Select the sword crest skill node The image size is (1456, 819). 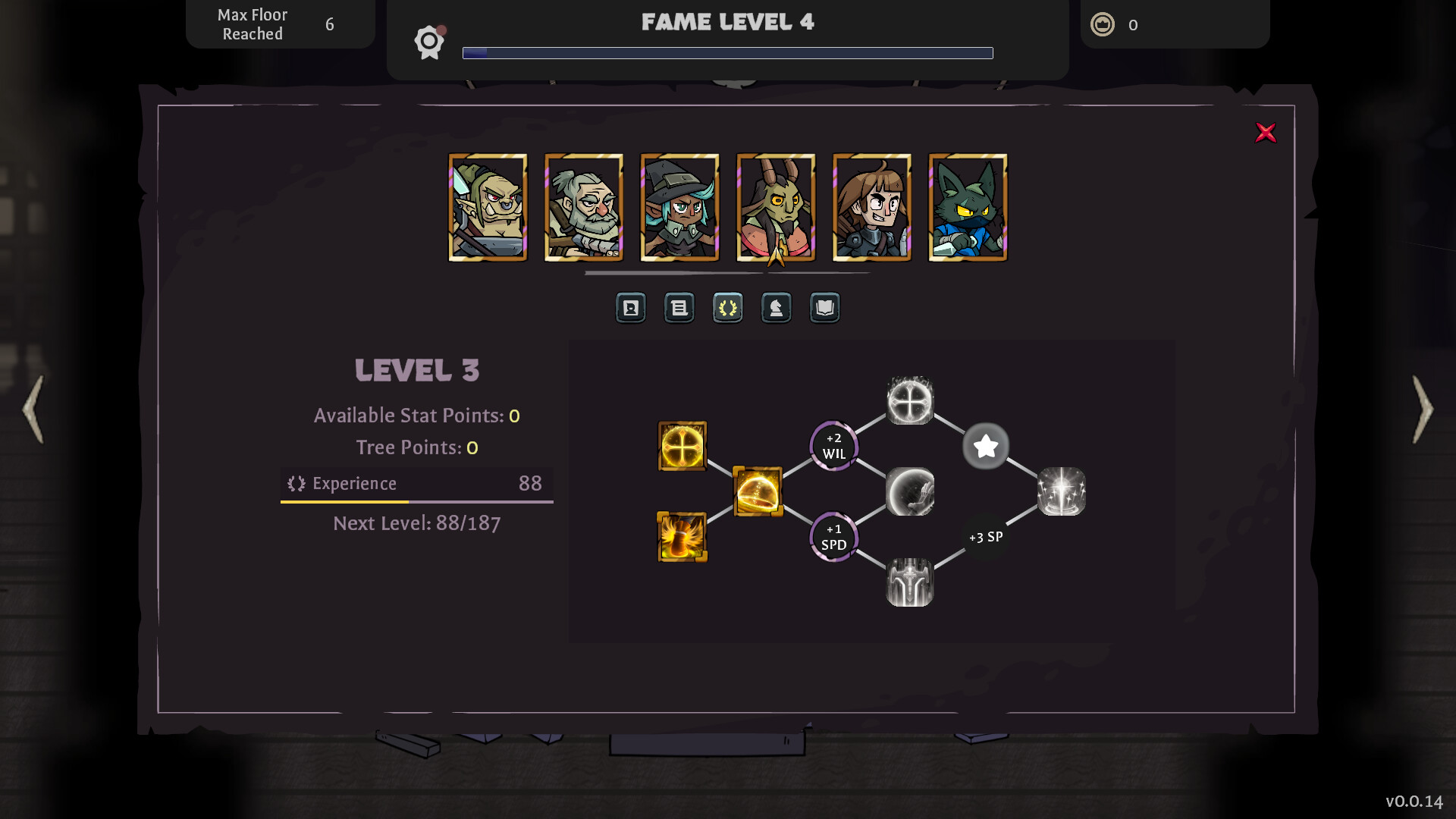tap(910, 580)
